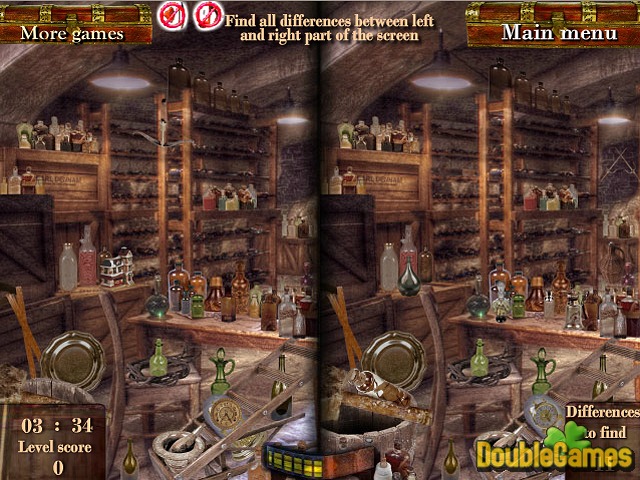
Task: Return to the Main menu
Action: 559,32
